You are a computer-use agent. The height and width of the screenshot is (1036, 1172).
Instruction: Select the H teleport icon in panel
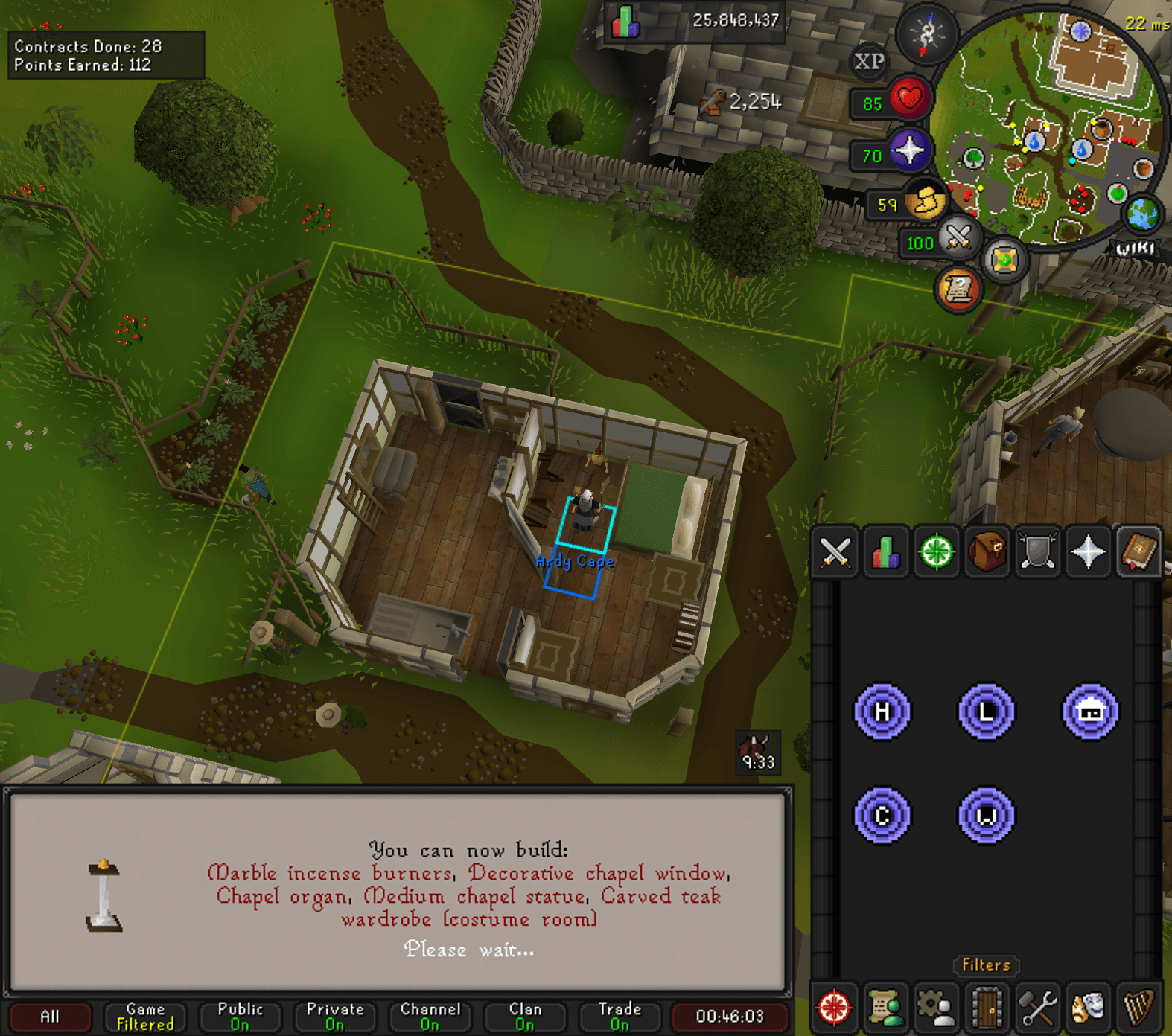(x=883, y=712)
